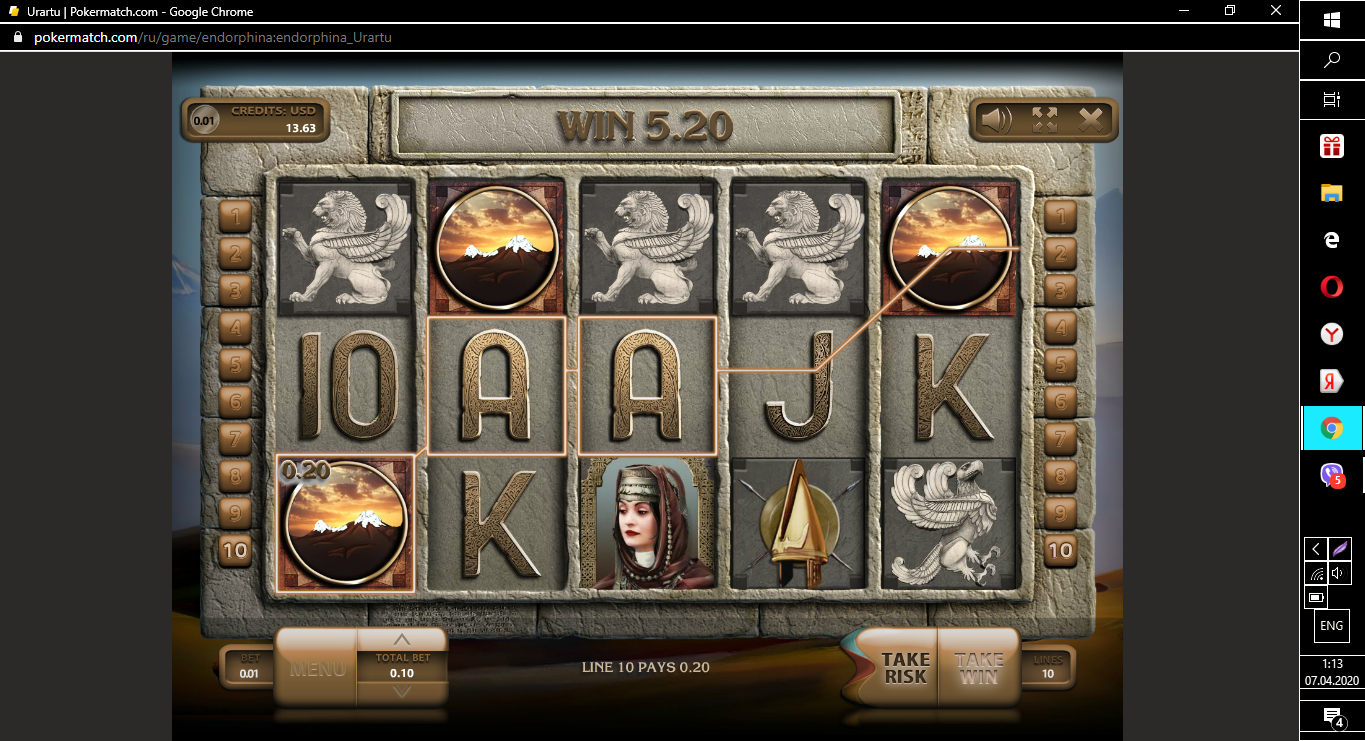Toggle the sound speaker icon

(x=995, y=120)
